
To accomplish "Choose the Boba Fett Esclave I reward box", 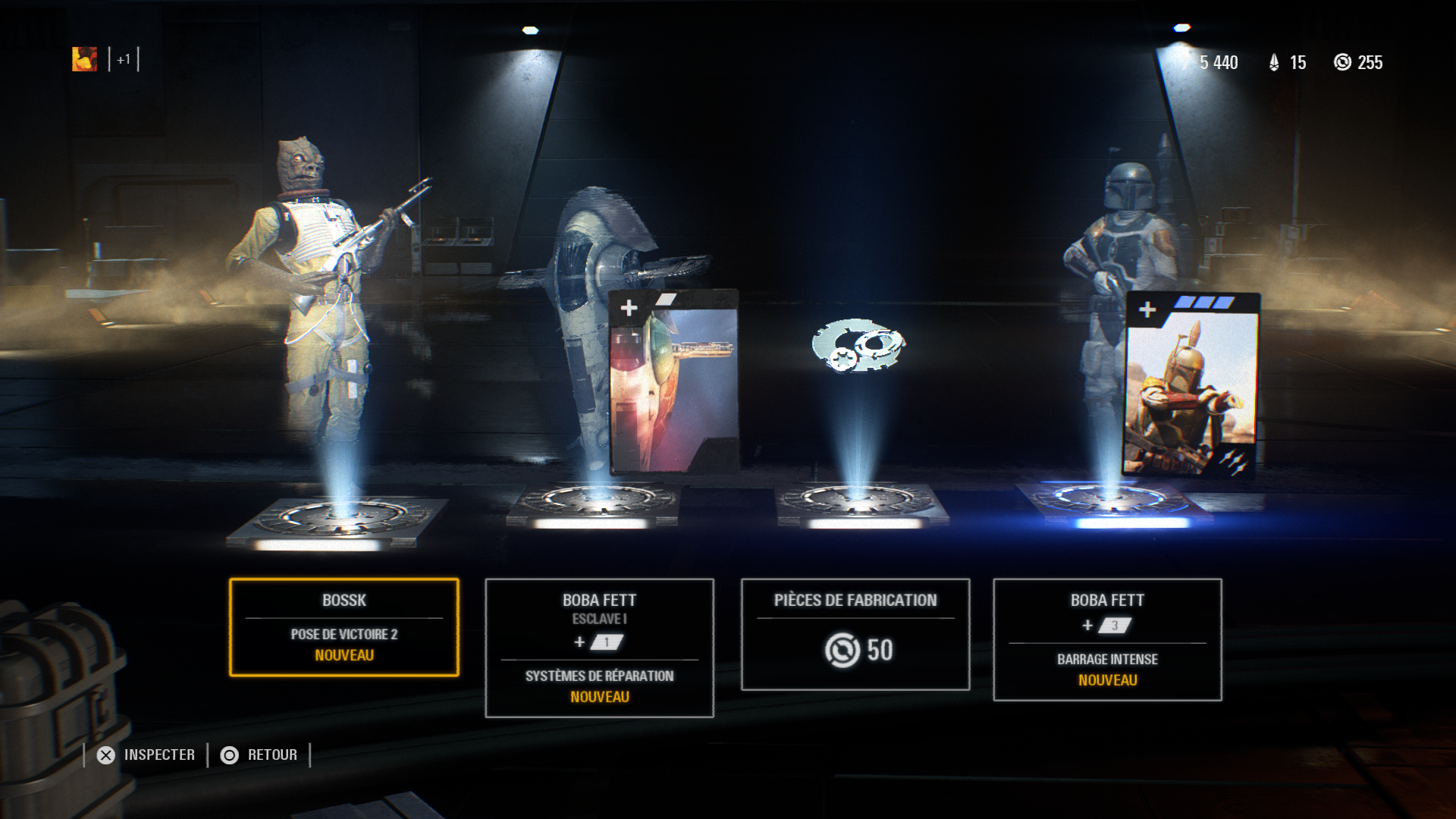I will [x=599, y=648].
